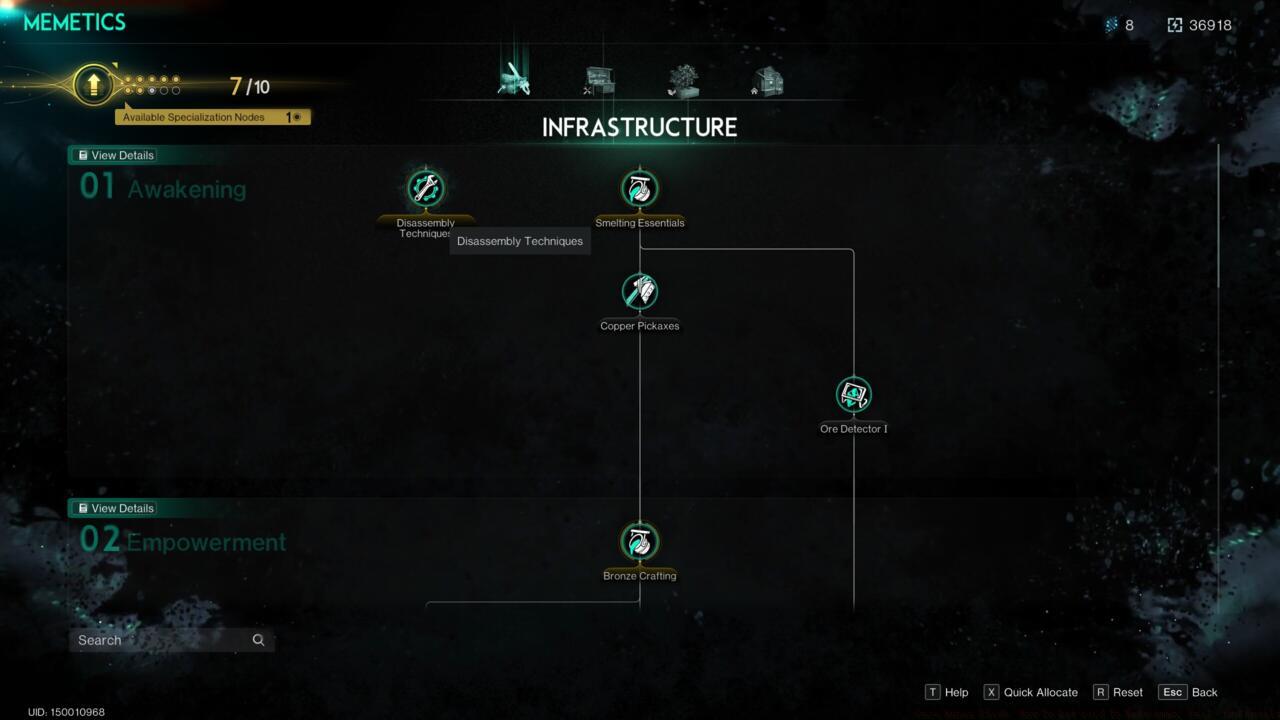
Task: Select the farming category icon
Action: pos(683,80)
